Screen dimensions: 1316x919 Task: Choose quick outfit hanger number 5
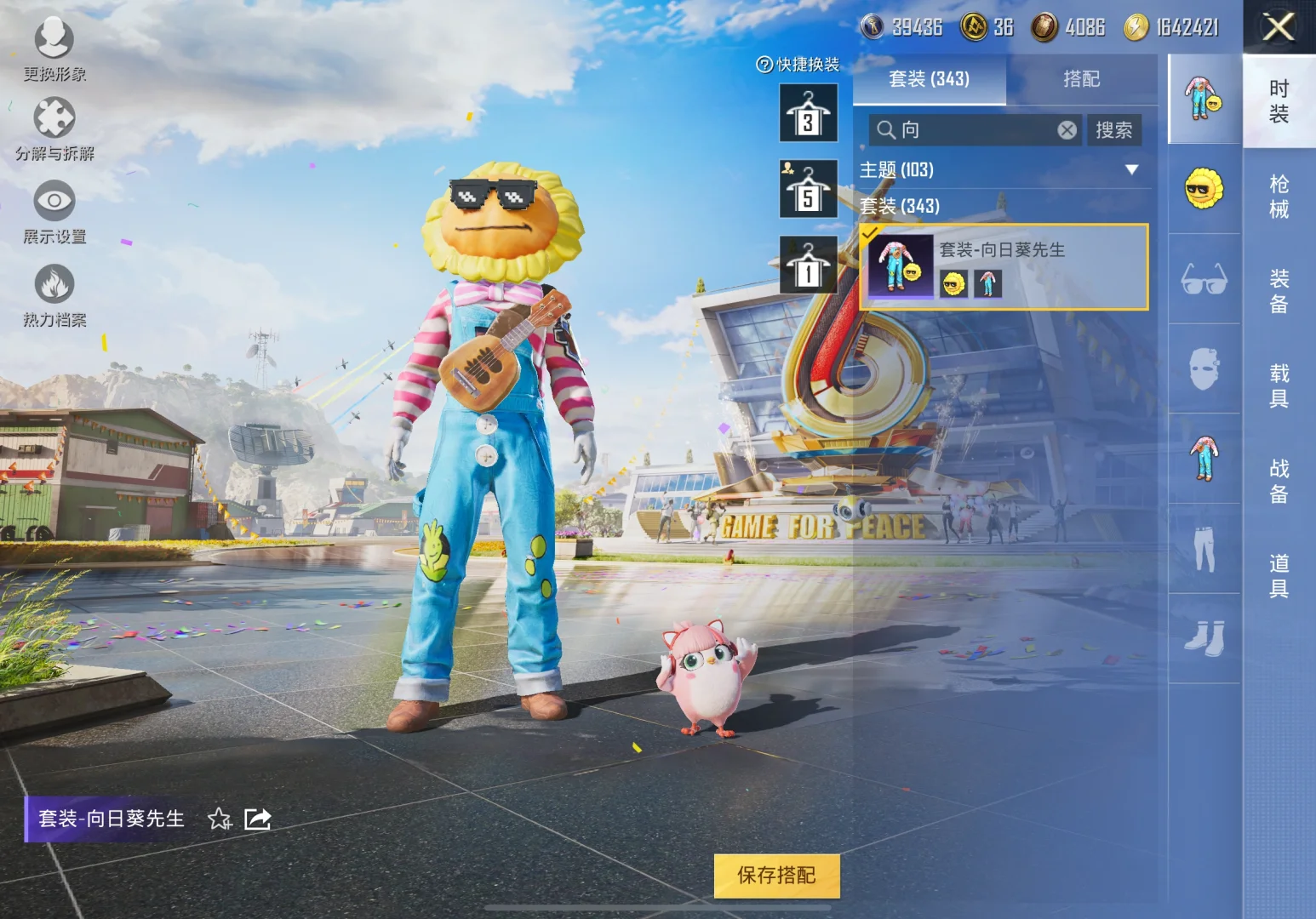pos(808,189)
